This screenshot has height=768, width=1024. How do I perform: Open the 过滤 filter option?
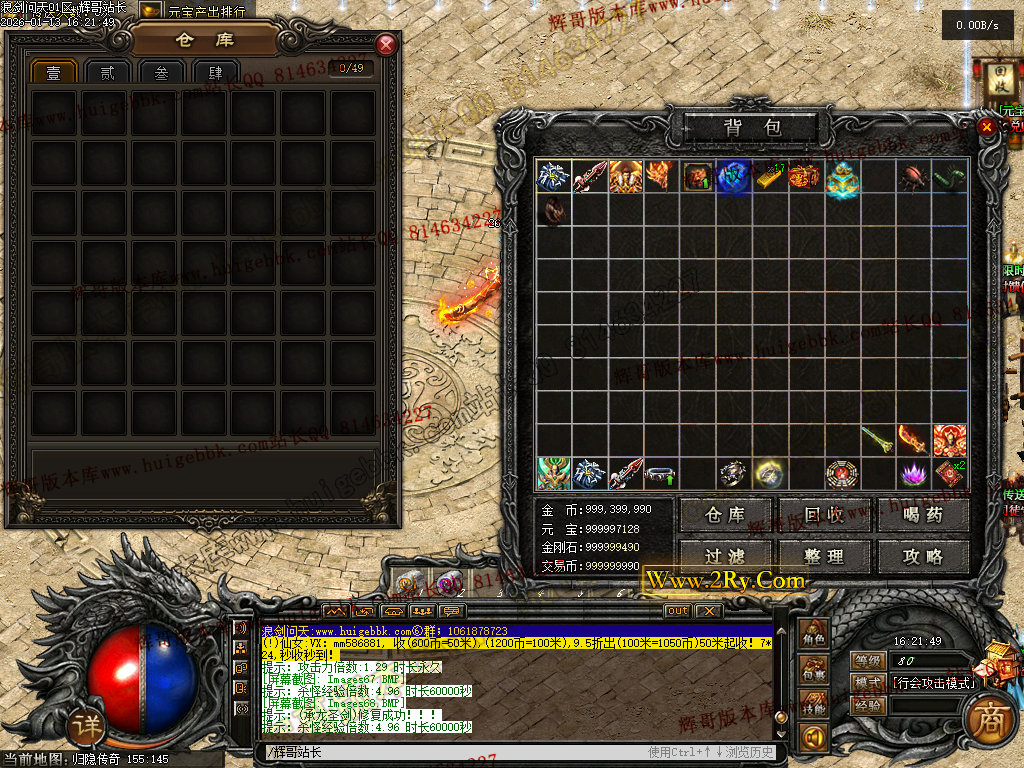[725, 557]
